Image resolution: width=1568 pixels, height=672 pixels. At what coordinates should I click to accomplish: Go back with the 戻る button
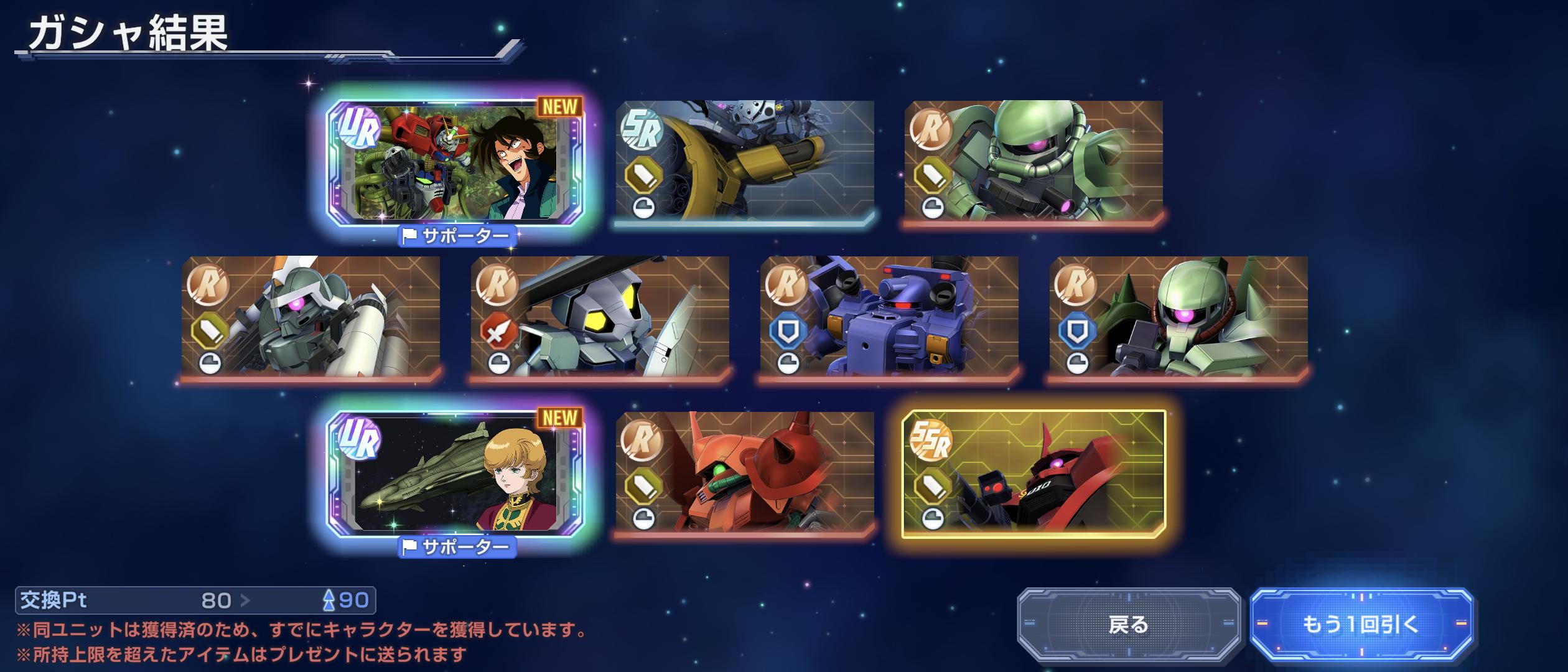[x=1128, y=624]
